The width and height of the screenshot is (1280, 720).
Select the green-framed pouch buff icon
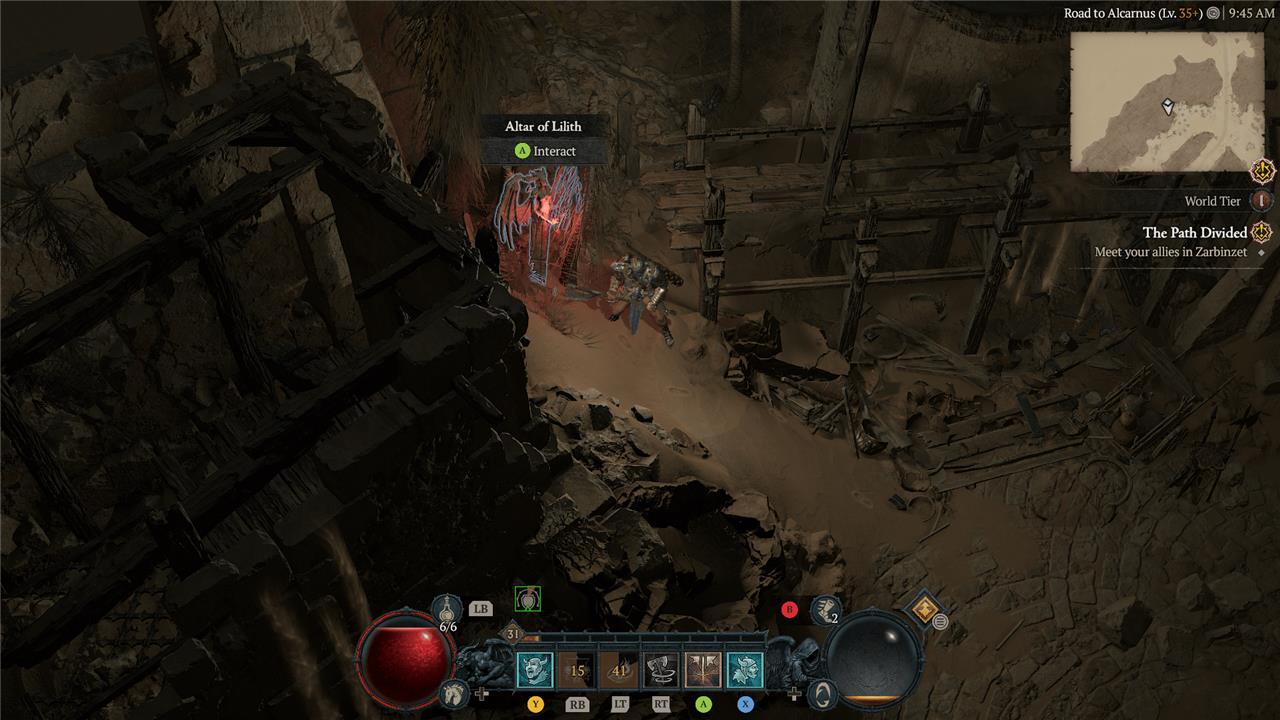click(528, 599)
